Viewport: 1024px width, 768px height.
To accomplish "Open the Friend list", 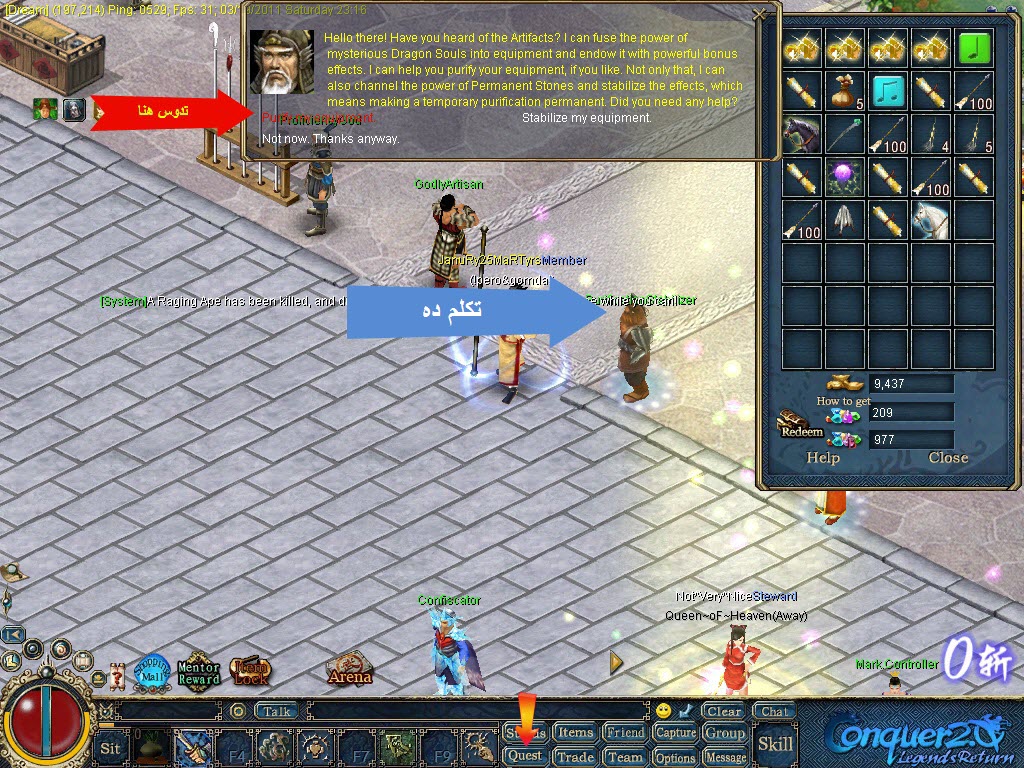I will (625, 733).
